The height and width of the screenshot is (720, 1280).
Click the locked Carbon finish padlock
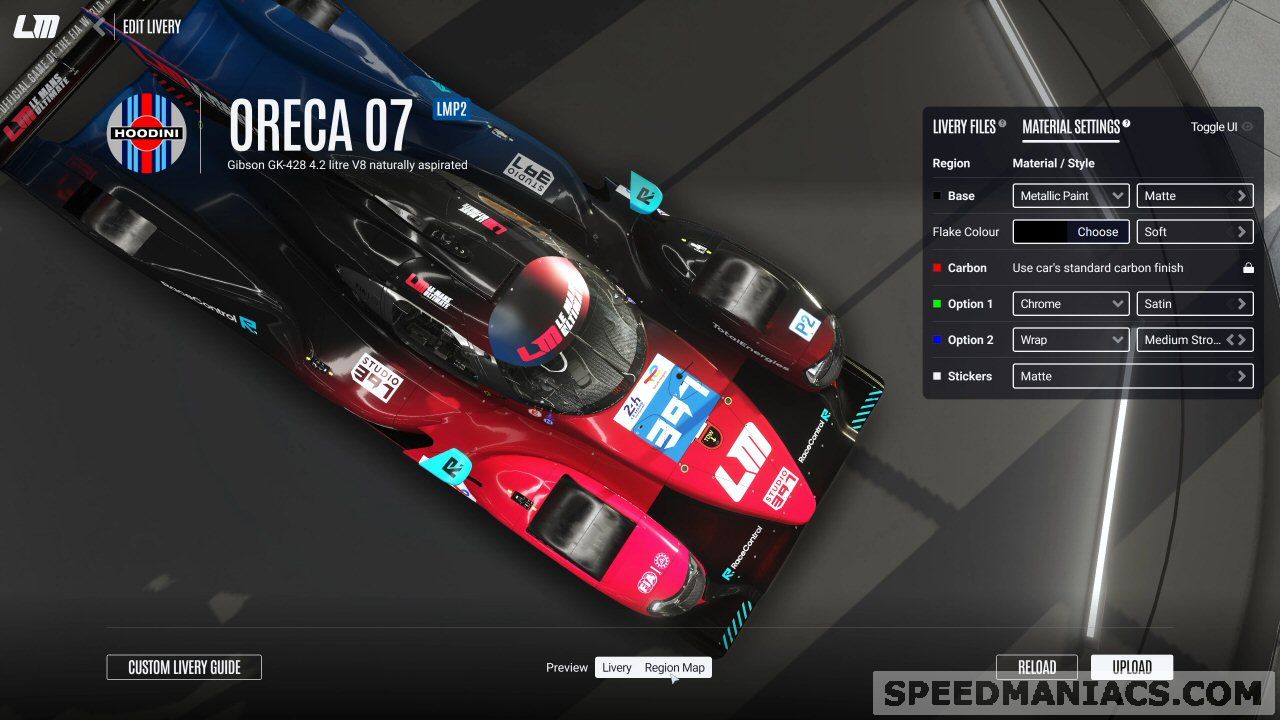tap(1248, 268)
